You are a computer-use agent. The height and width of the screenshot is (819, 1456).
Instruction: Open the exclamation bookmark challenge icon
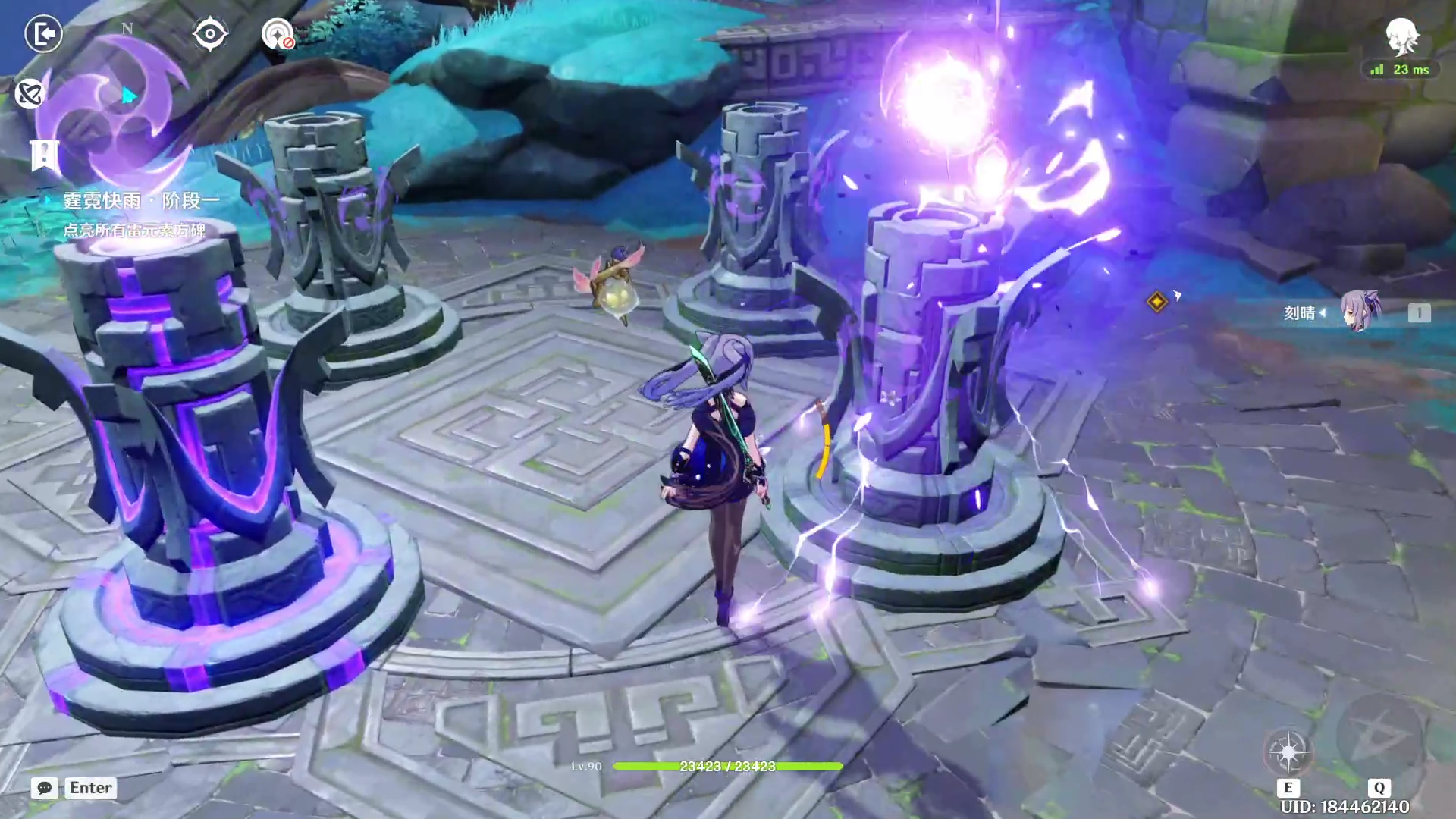[x=44, y=155]
